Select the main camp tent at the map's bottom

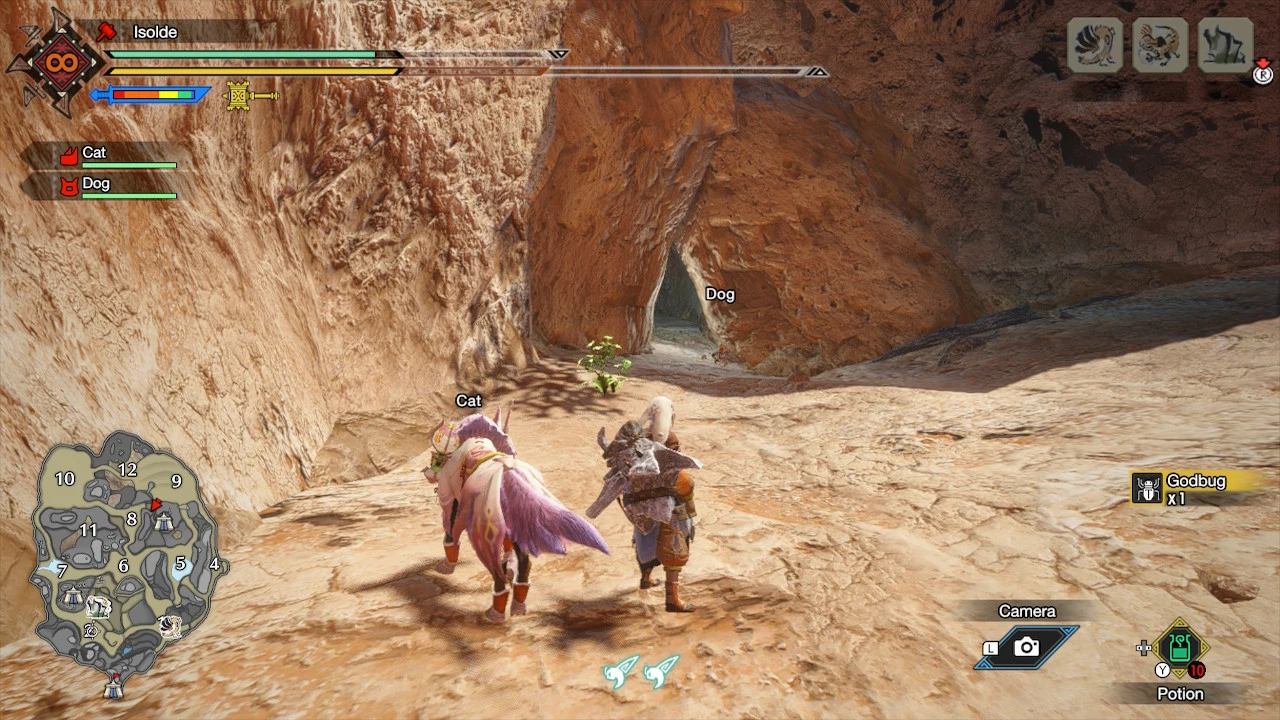[x=113, y=687]
